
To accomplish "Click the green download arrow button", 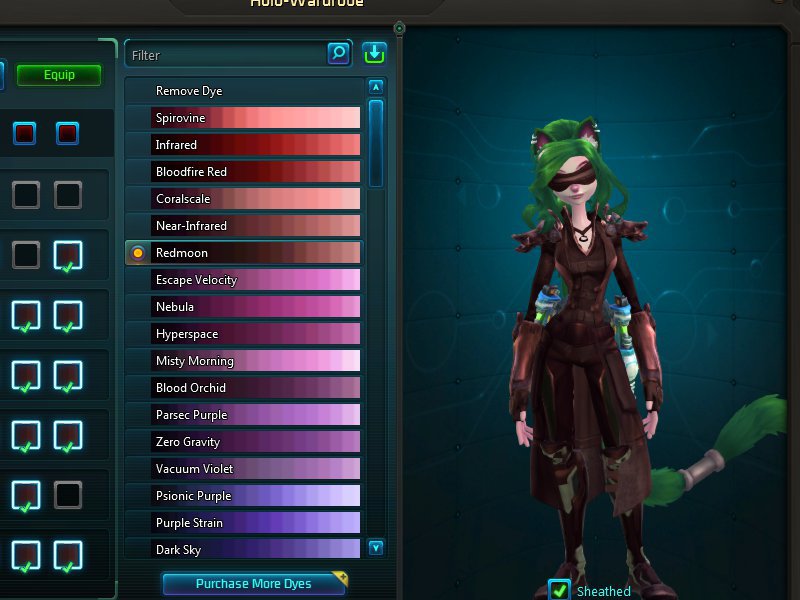I will [x=374, y=53].
